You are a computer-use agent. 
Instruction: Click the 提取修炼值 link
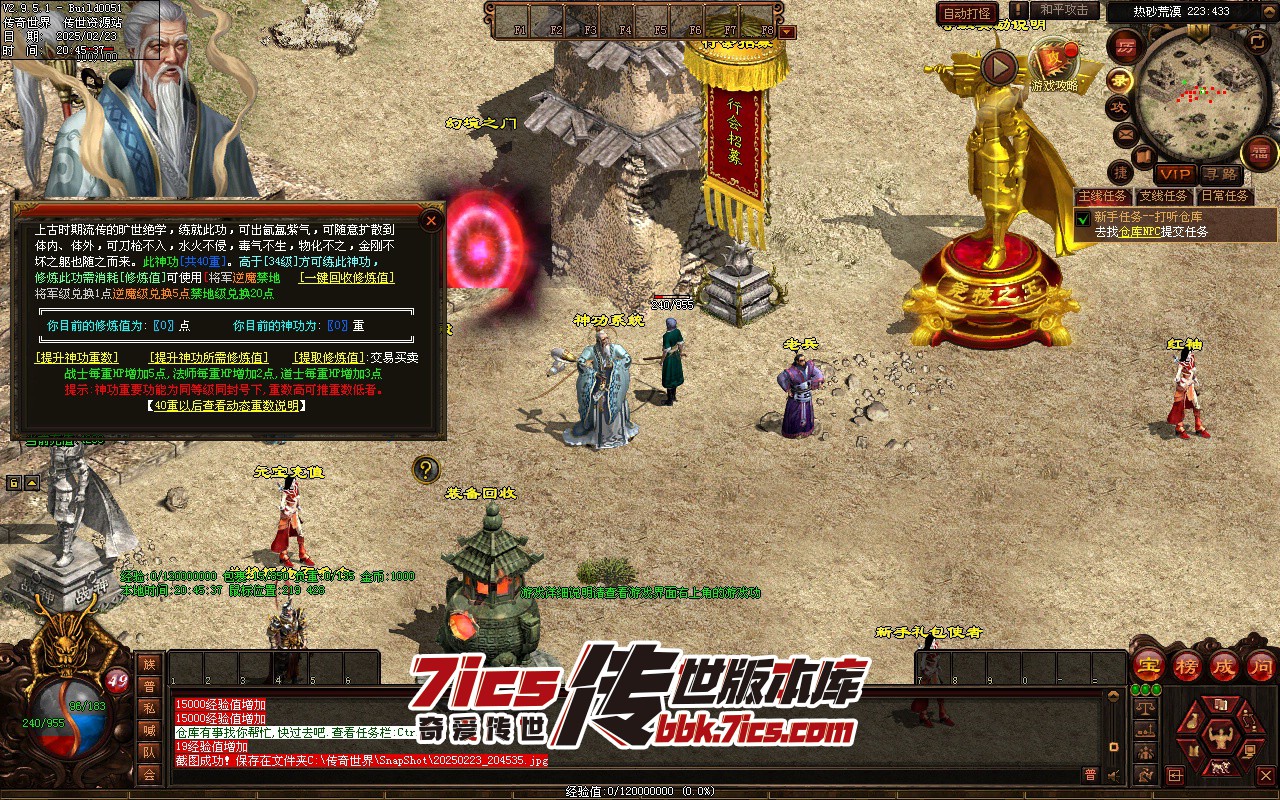tap(328, 357)
